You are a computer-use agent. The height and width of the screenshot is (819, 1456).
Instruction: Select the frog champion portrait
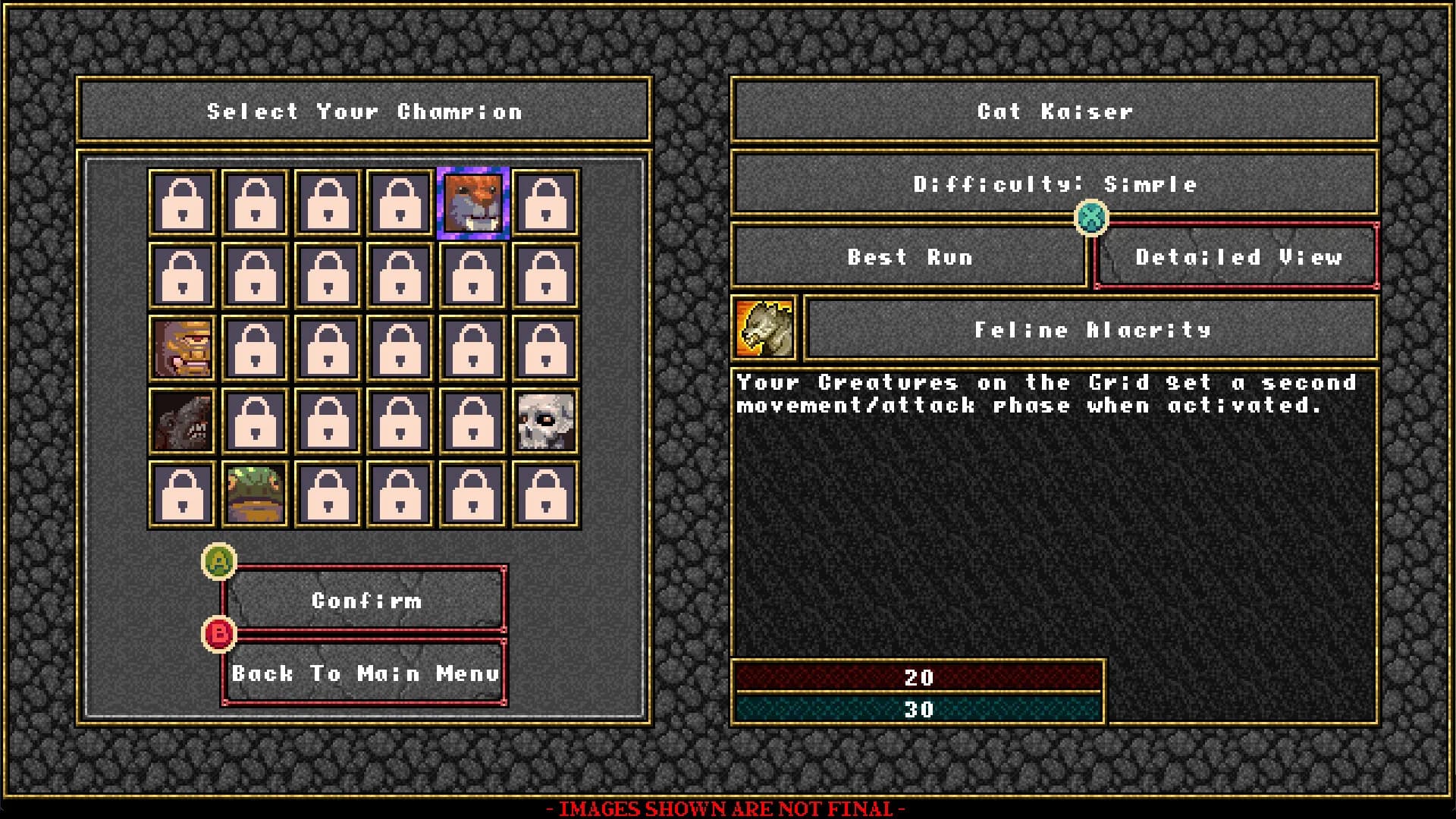pos(254,494)
